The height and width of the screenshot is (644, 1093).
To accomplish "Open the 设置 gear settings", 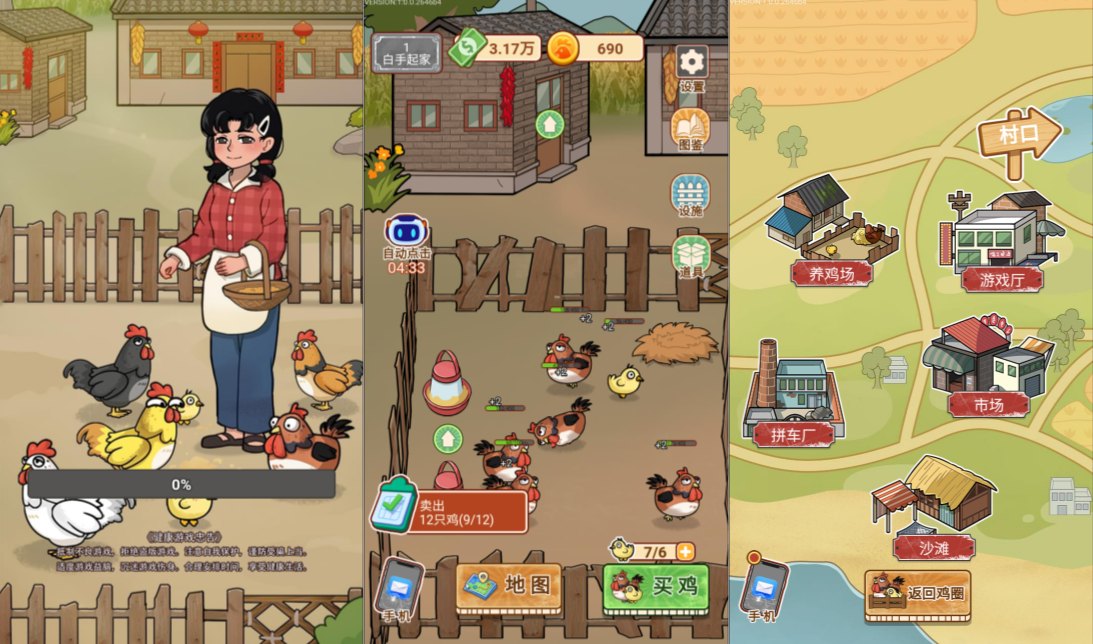I will [691, 63].
